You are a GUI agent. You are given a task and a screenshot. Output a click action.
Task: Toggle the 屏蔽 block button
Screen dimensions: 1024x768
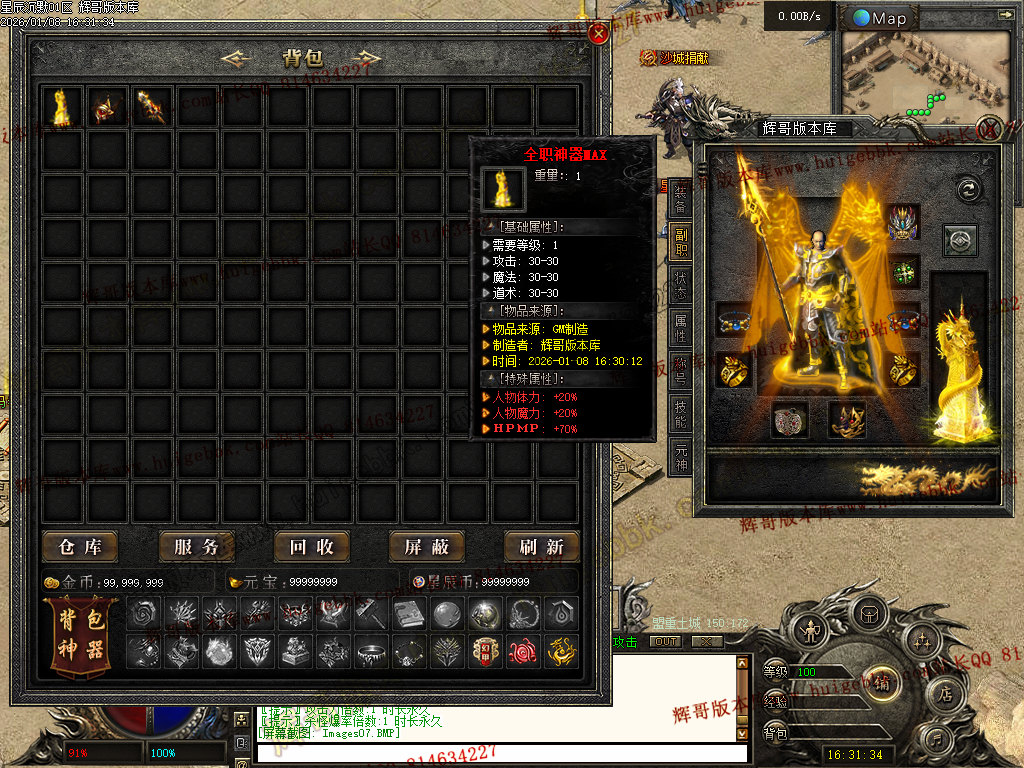pyautogui.click(x=426, y=547)
